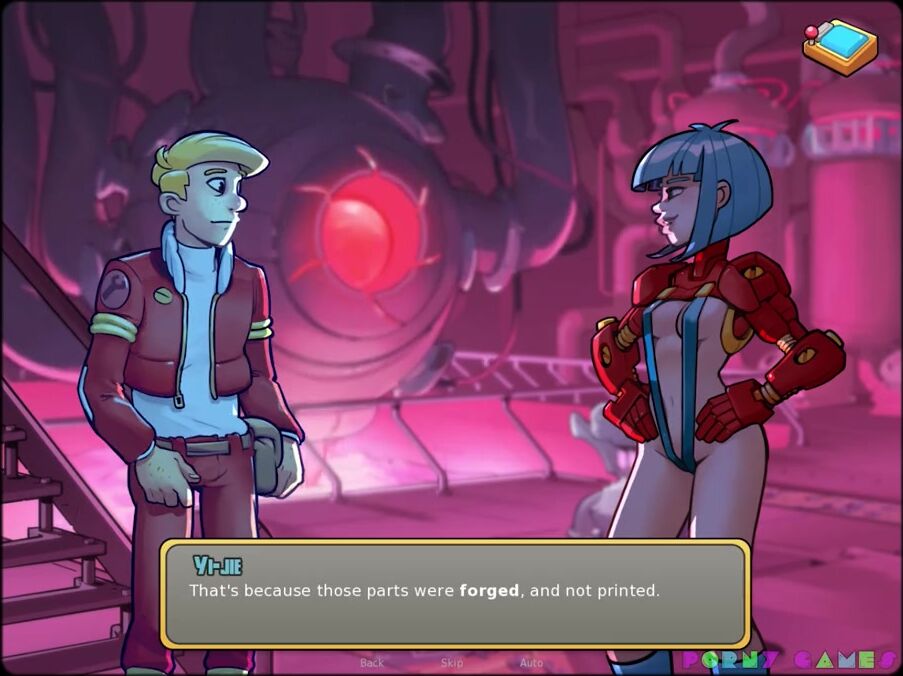The width and height of the screenshot is (903, 676).
Task: Advance Yi-Jie's dialogue text box
Action: pos(455,594)
